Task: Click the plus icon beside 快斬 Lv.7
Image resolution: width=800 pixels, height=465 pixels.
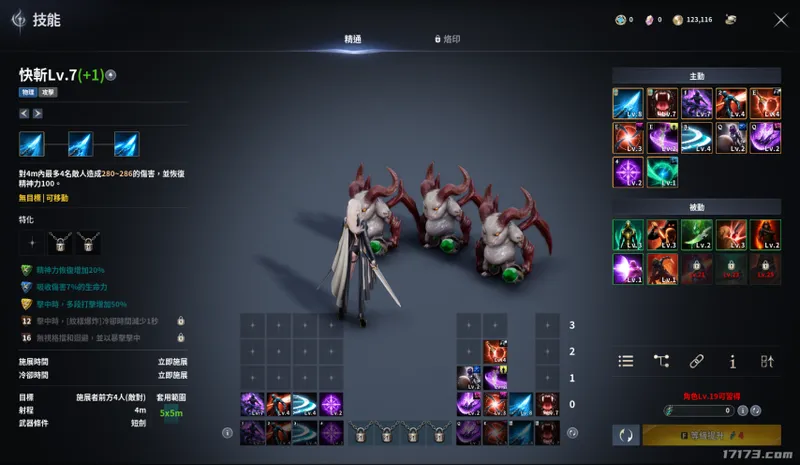Action: pos(111,75)
